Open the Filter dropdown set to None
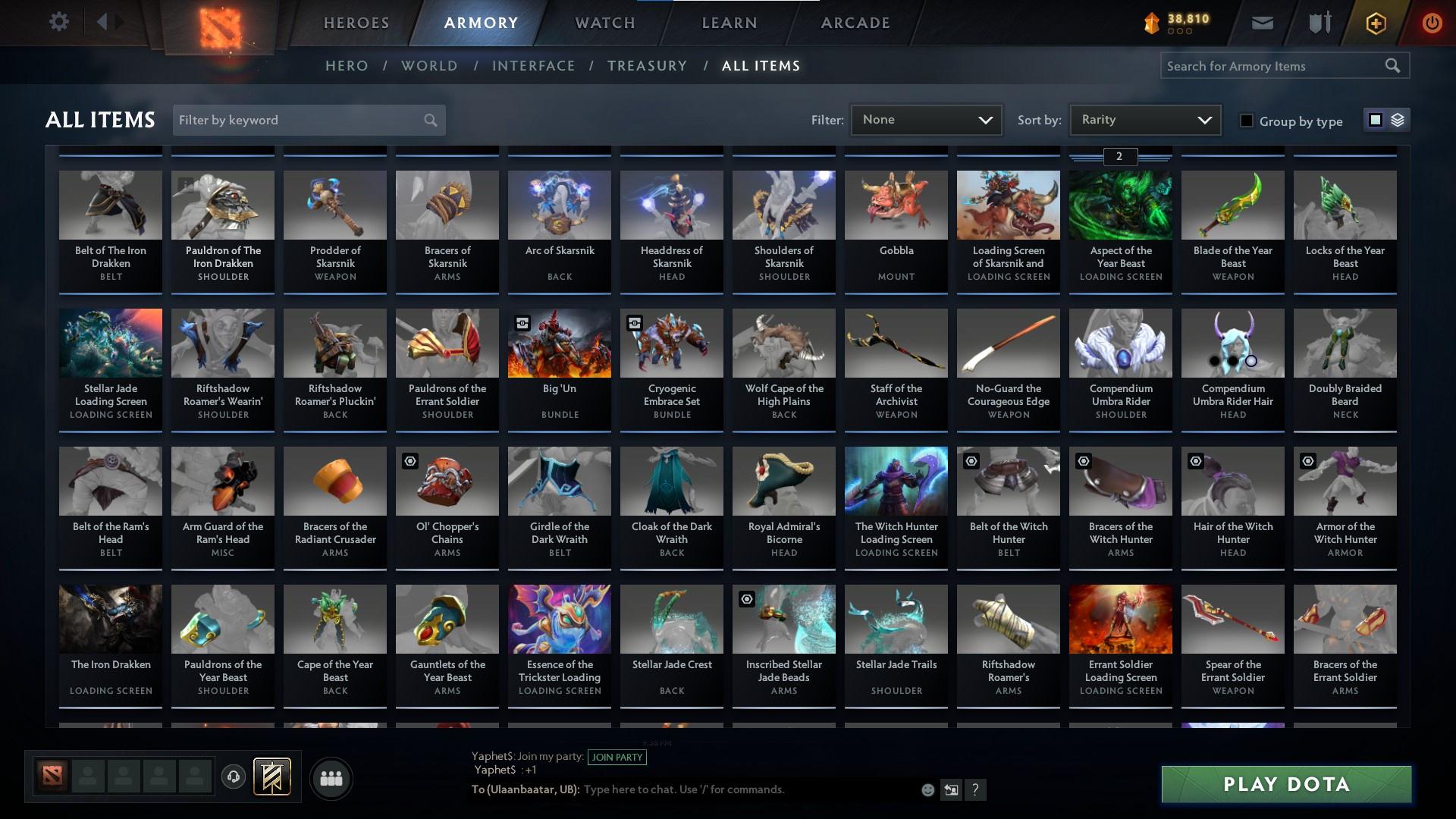Image resolution: width=1456 pixels, height=819 pixels. (925, 119)
